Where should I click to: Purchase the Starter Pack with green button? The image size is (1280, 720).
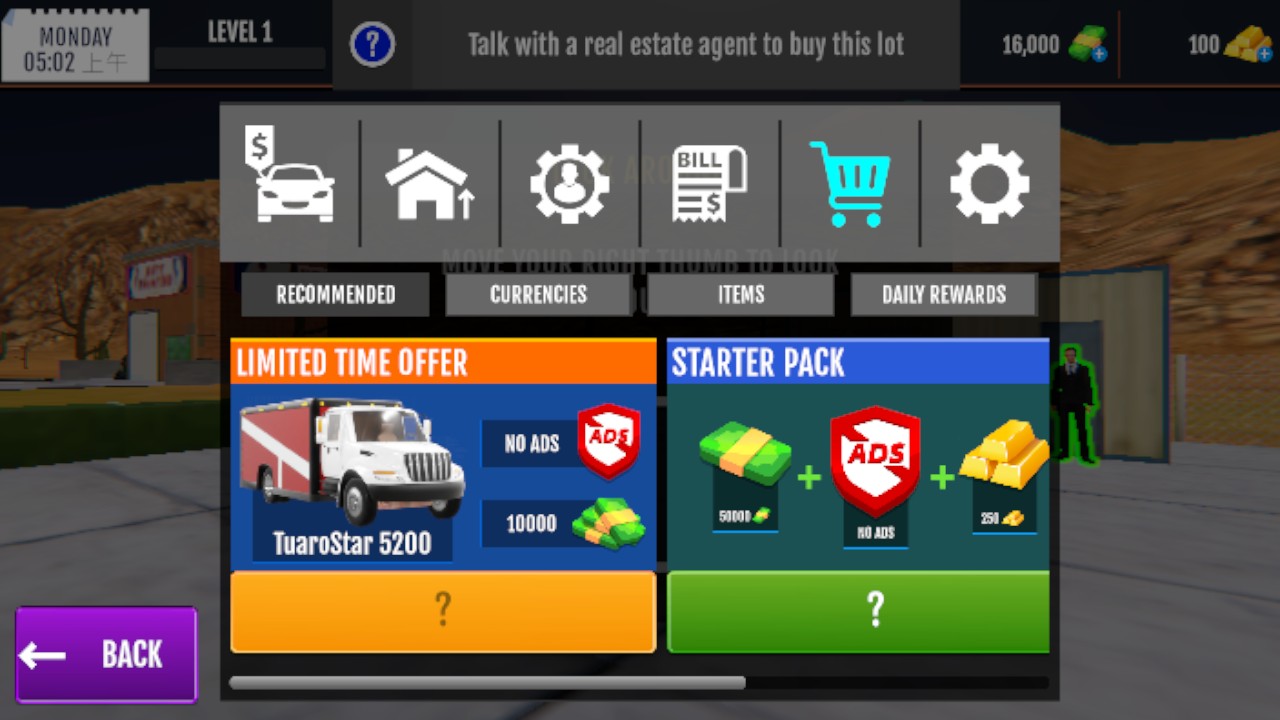tap(858, 611)
